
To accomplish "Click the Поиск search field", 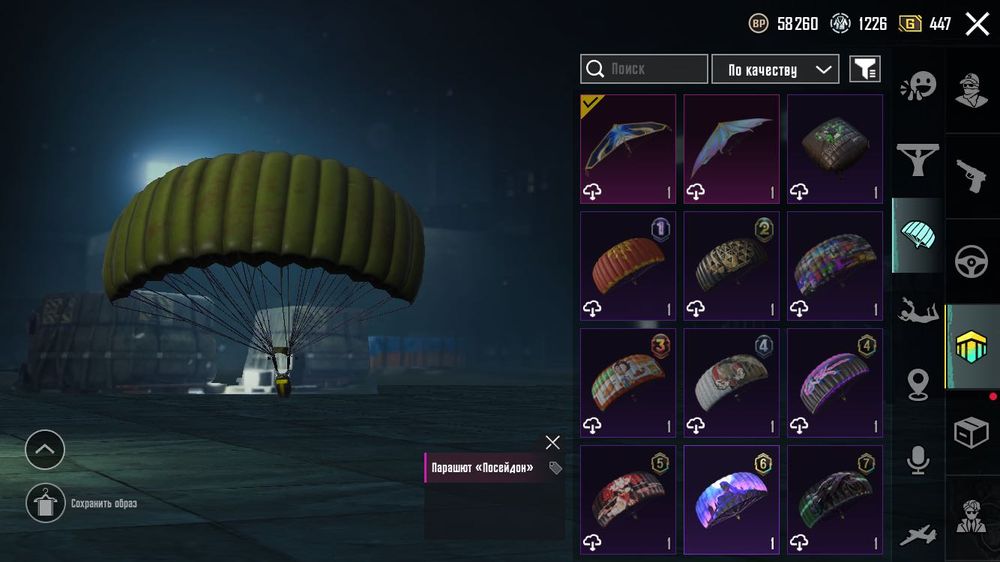I will click(x=644, y=69).
